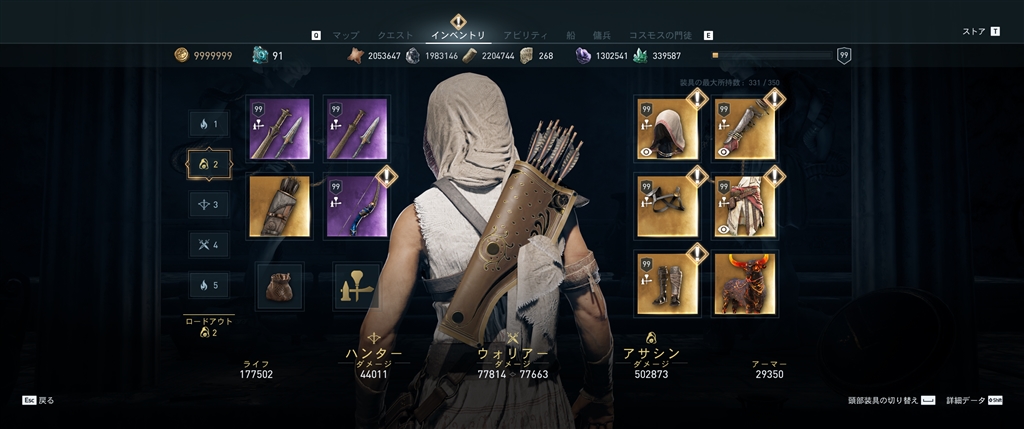This screenshot has height=429, width=1024.
Task: Open the ストア store
Action: point(974,32)
